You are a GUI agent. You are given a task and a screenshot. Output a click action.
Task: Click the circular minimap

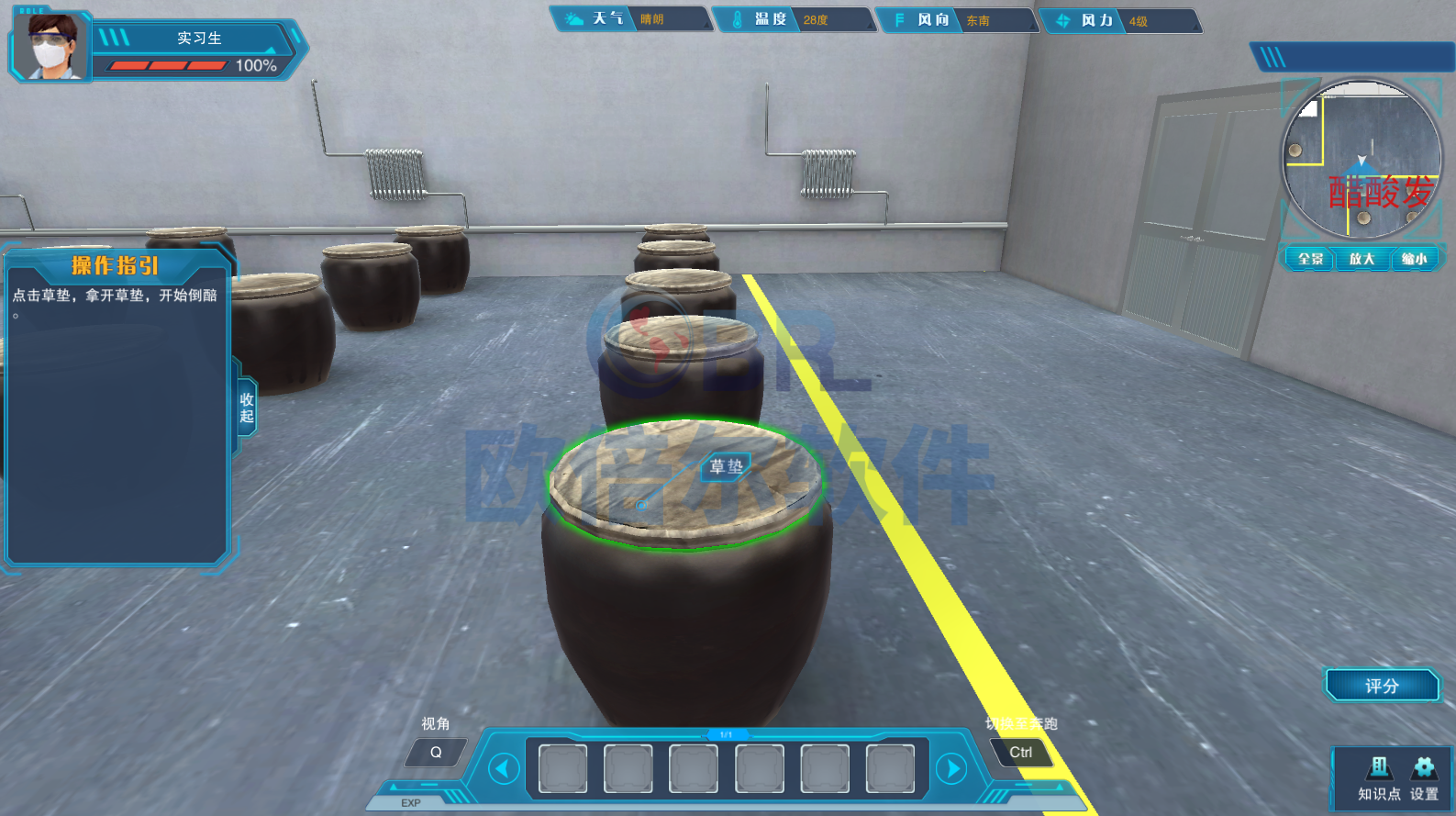coord(1362,160)
